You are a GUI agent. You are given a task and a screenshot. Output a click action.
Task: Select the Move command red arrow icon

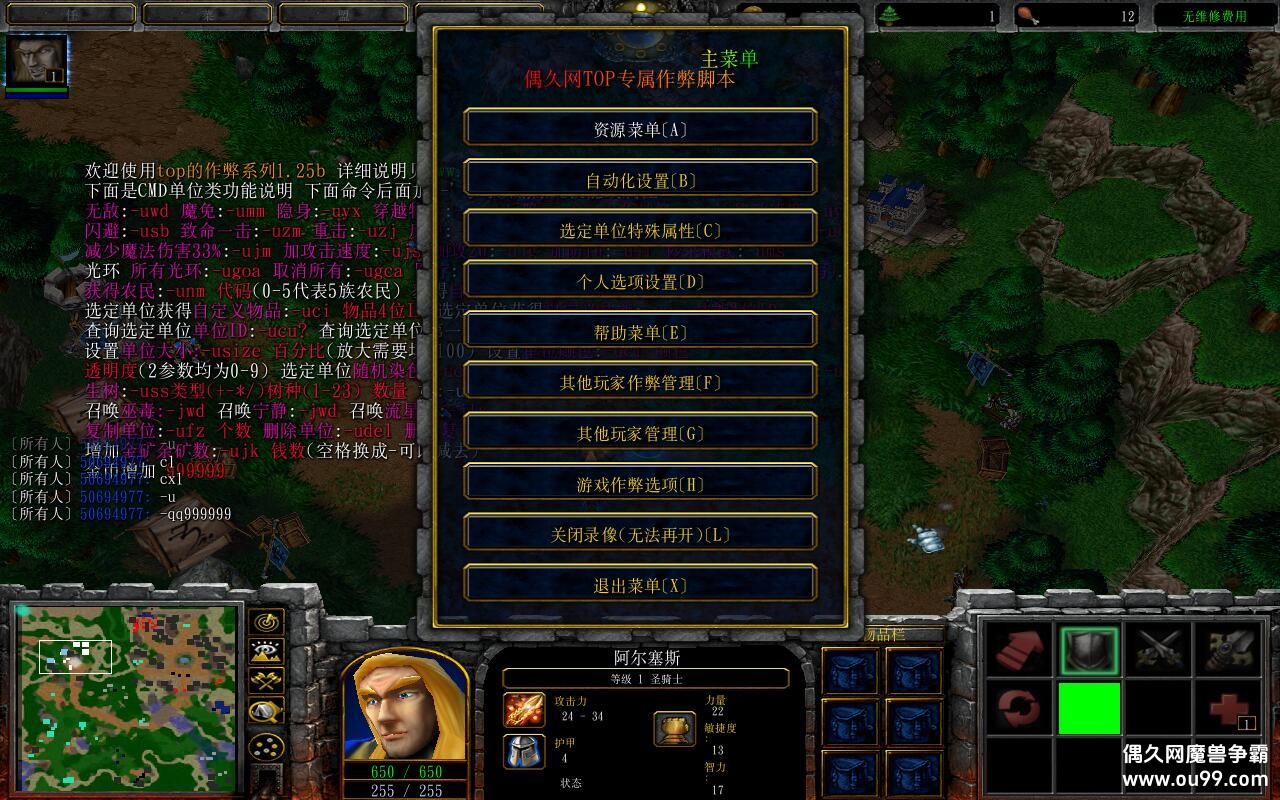pyautogui.click(x=1020, y=649)
